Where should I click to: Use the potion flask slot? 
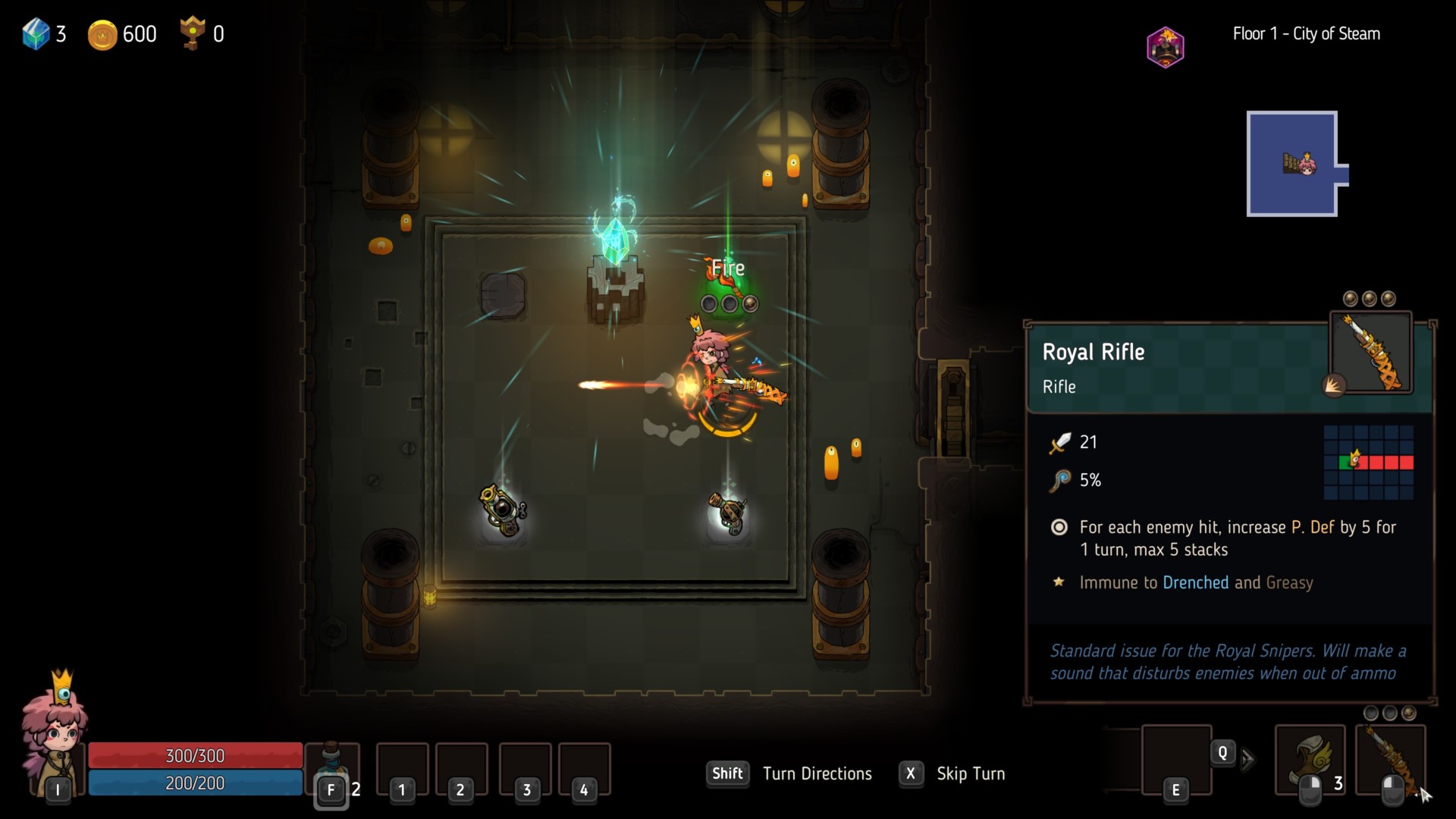[x=332, y=764]
